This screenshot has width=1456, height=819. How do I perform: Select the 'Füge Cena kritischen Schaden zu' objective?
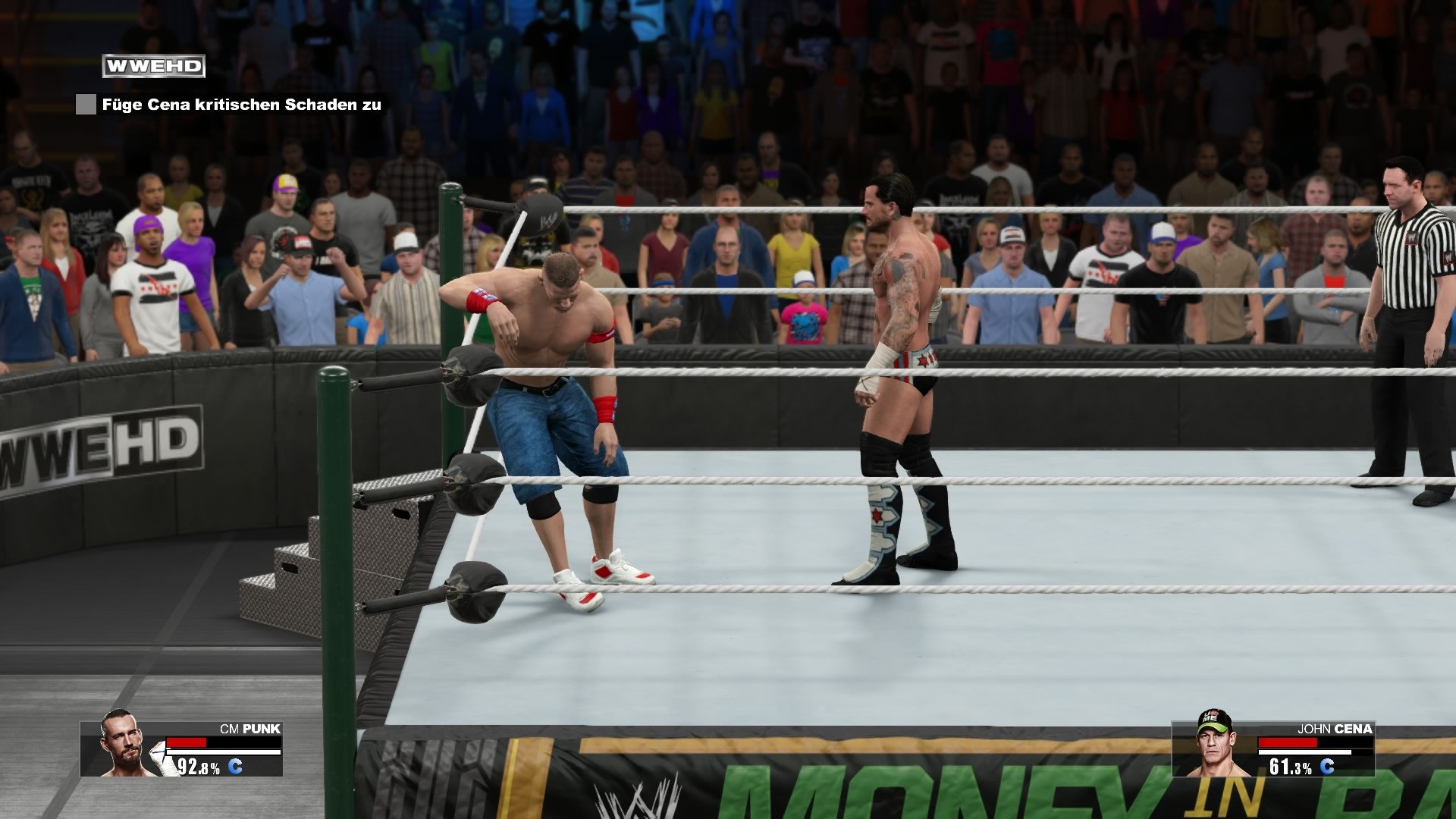click(243, 105)
